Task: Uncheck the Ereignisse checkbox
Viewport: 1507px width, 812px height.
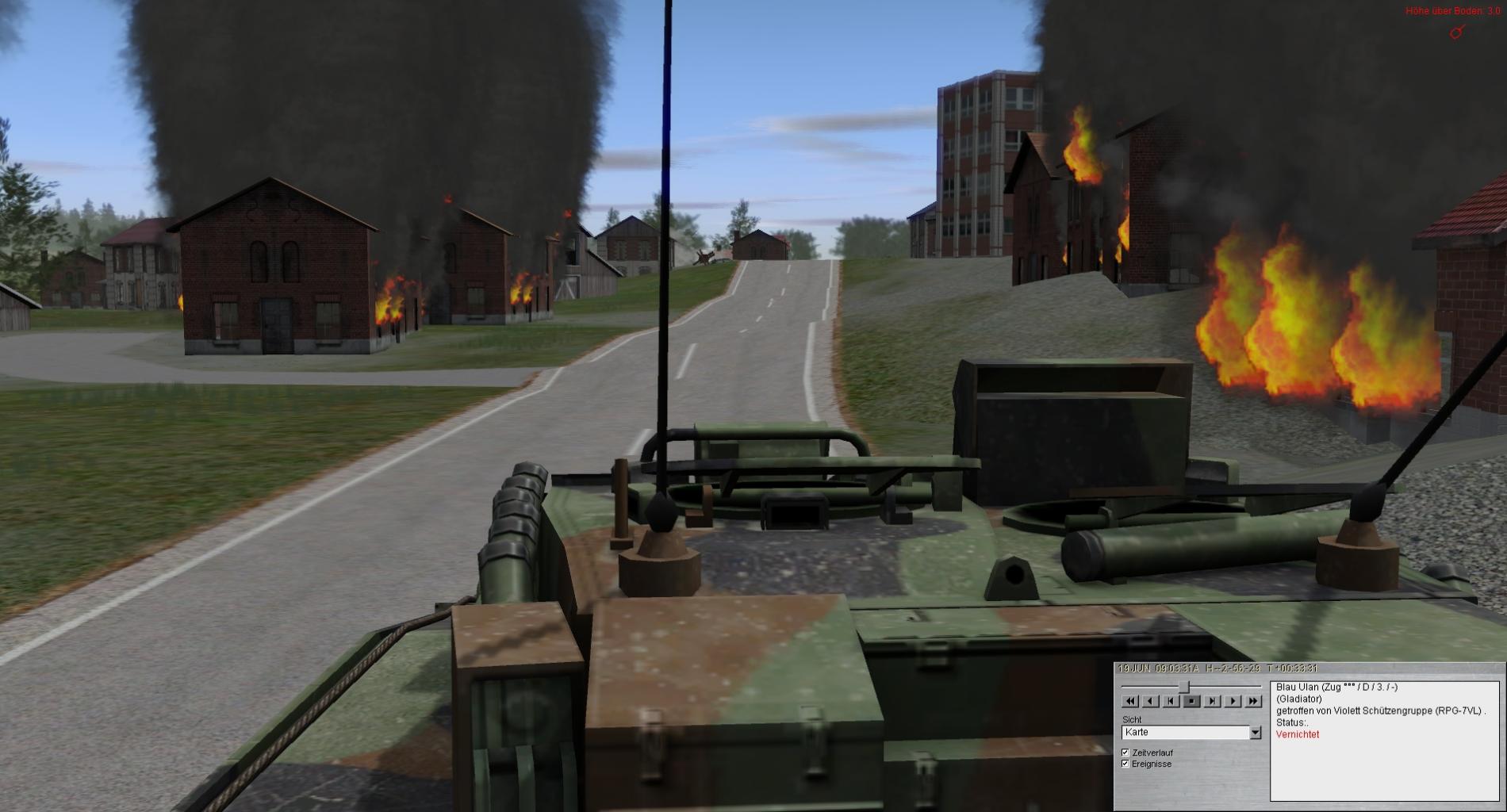Action: (1125, 764)
